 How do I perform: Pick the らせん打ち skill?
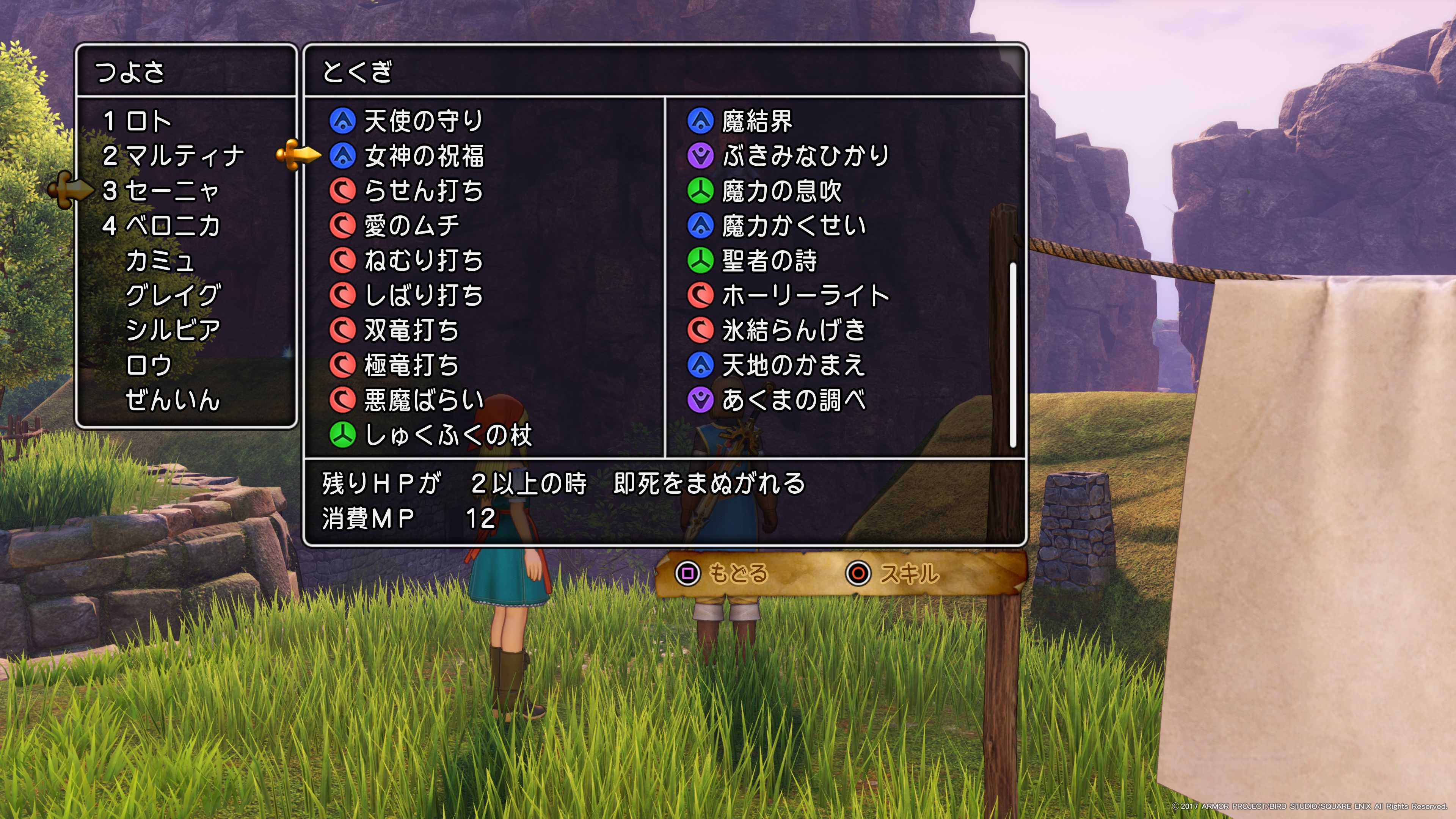[424, 191]
